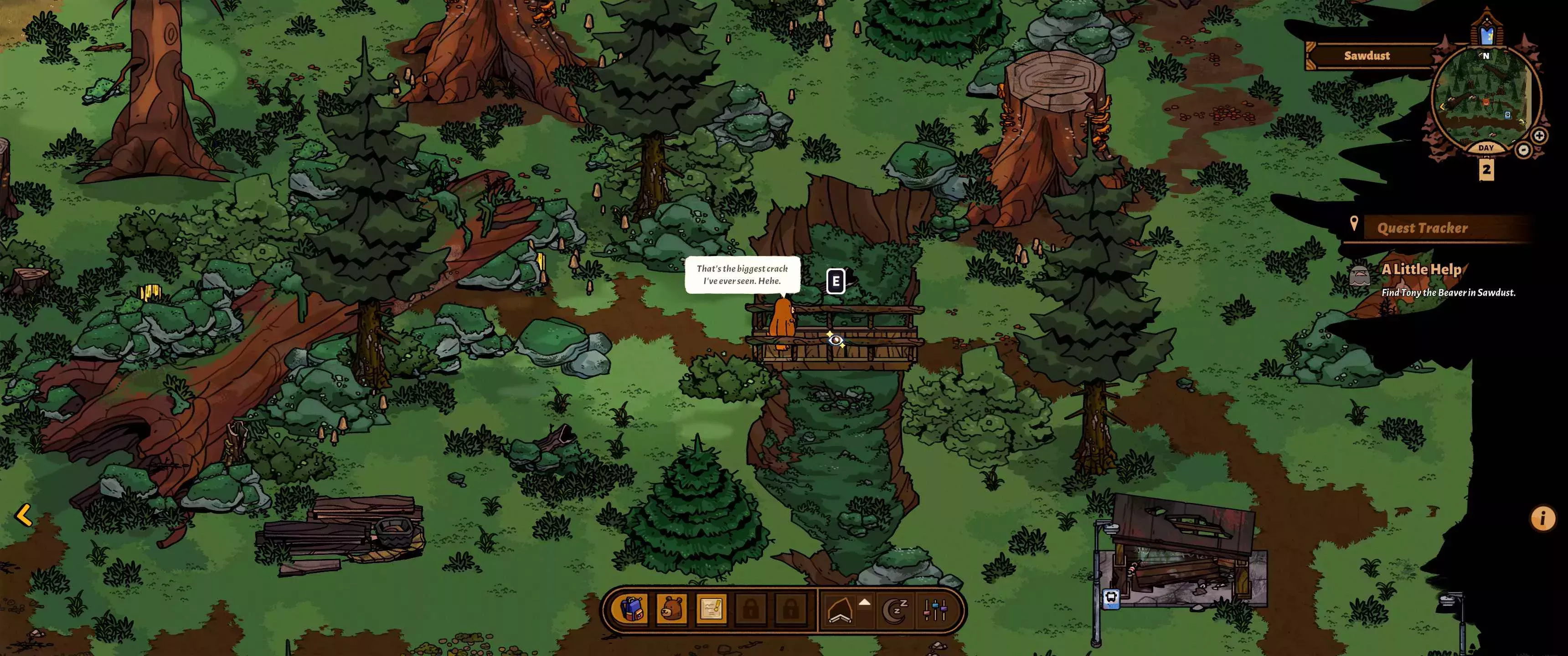The width and height of the screenshot is (1568, 656).
Task: Open the bear character menu
Action: pos(672,609)
